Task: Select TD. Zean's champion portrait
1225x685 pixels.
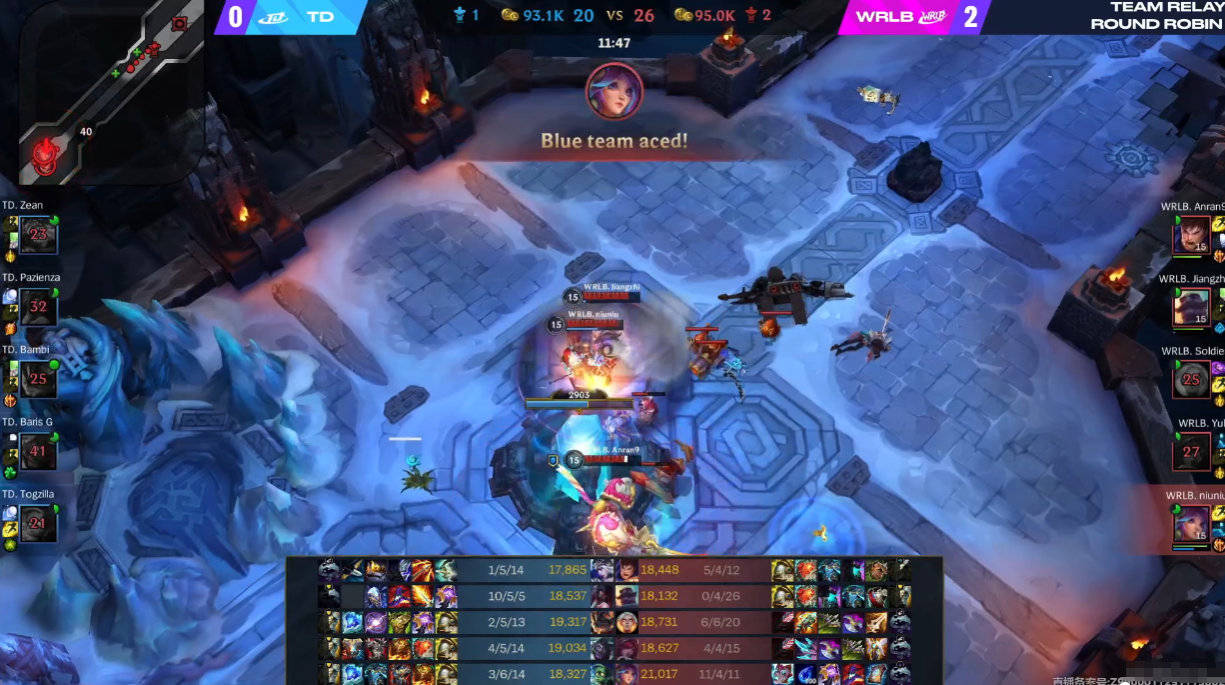Action: tap(39, 235)
